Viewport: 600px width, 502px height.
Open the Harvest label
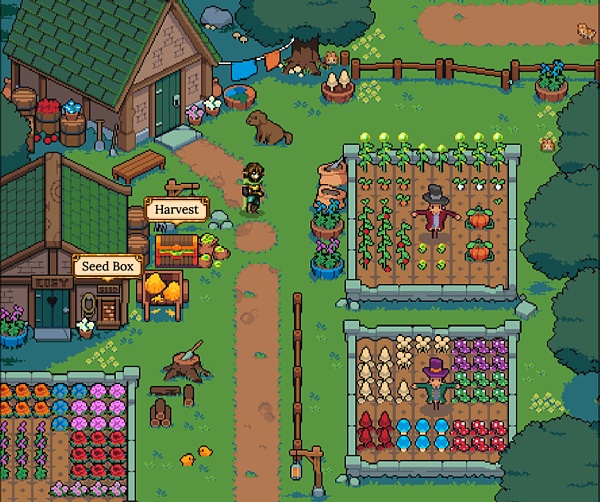[x=176, y=211]
